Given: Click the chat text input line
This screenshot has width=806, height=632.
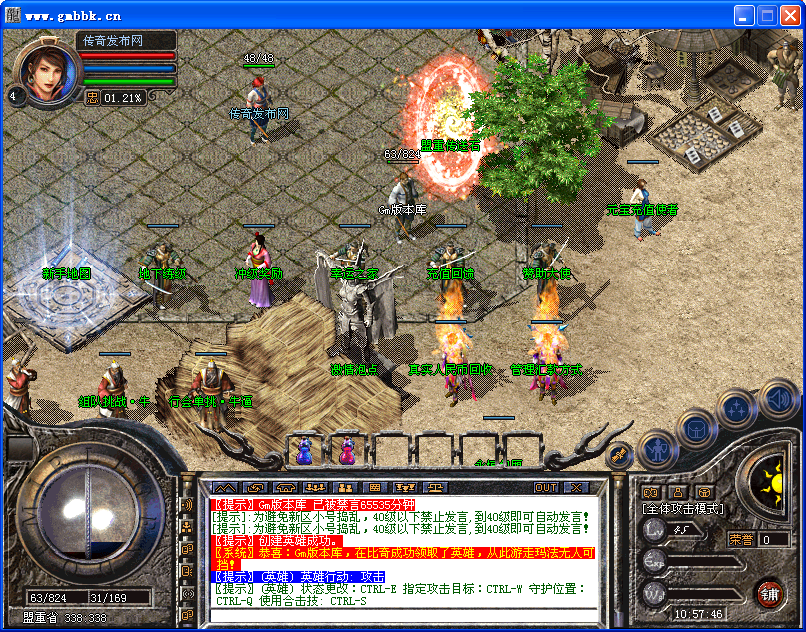Looking at the screenshot, I should click(x=400, y=614).
